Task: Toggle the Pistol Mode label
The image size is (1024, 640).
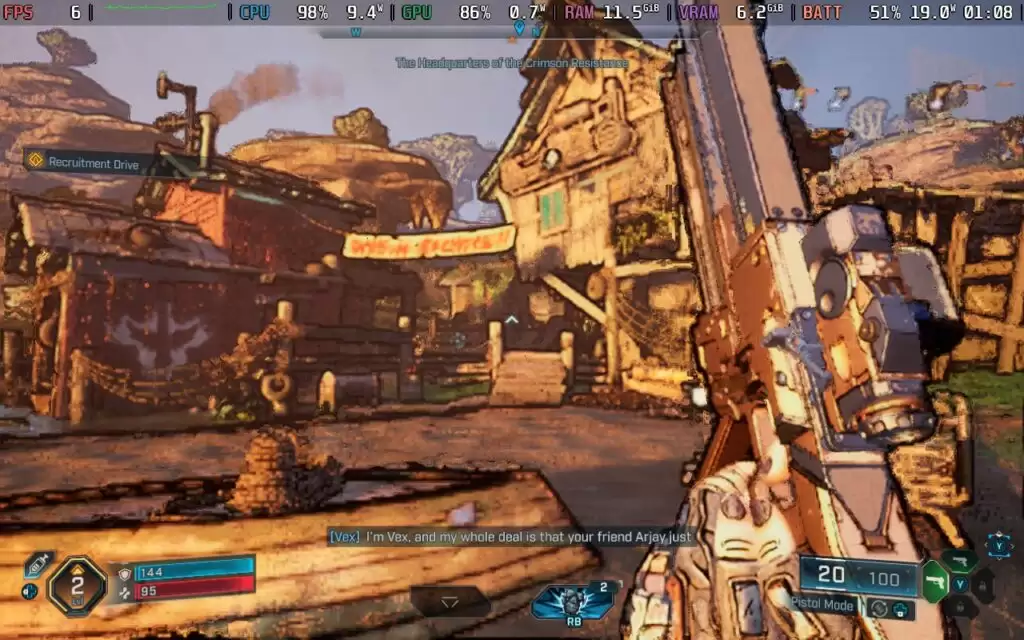Action: click(823, 605)
